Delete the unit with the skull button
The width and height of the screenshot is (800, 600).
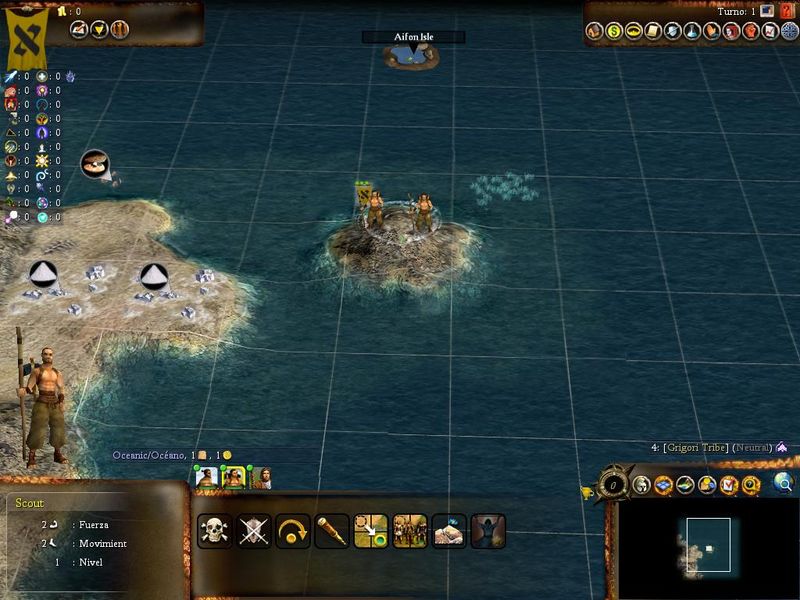tap(215, 531)
